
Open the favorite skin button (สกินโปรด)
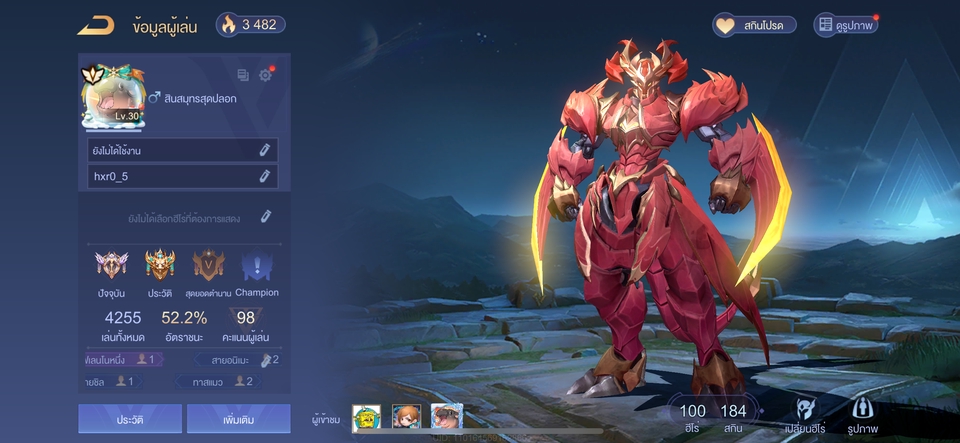754,25
